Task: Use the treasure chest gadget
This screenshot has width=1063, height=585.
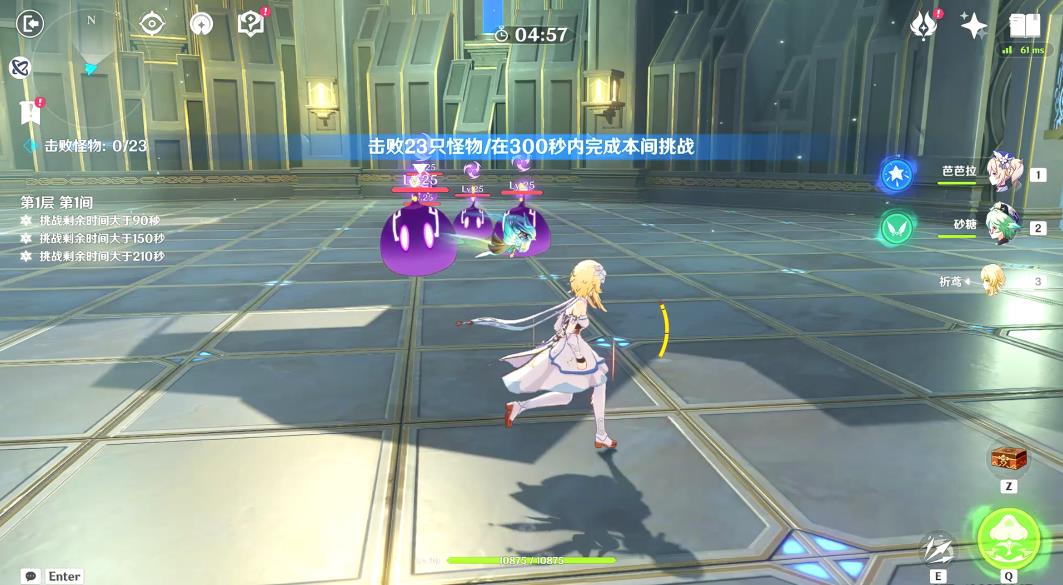Action: tap(1008, 459)
